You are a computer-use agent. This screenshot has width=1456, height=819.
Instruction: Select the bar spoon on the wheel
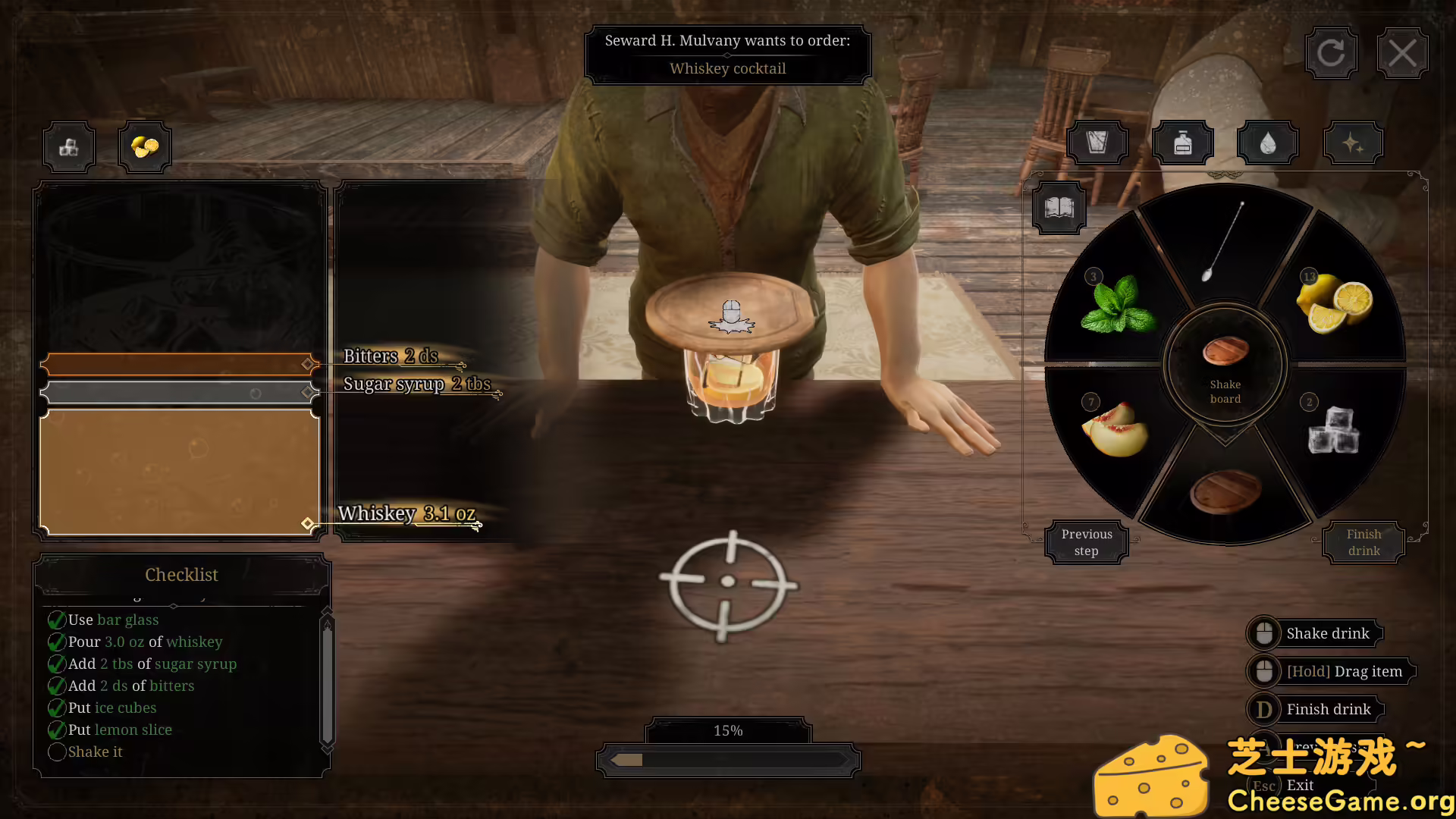1223,243
